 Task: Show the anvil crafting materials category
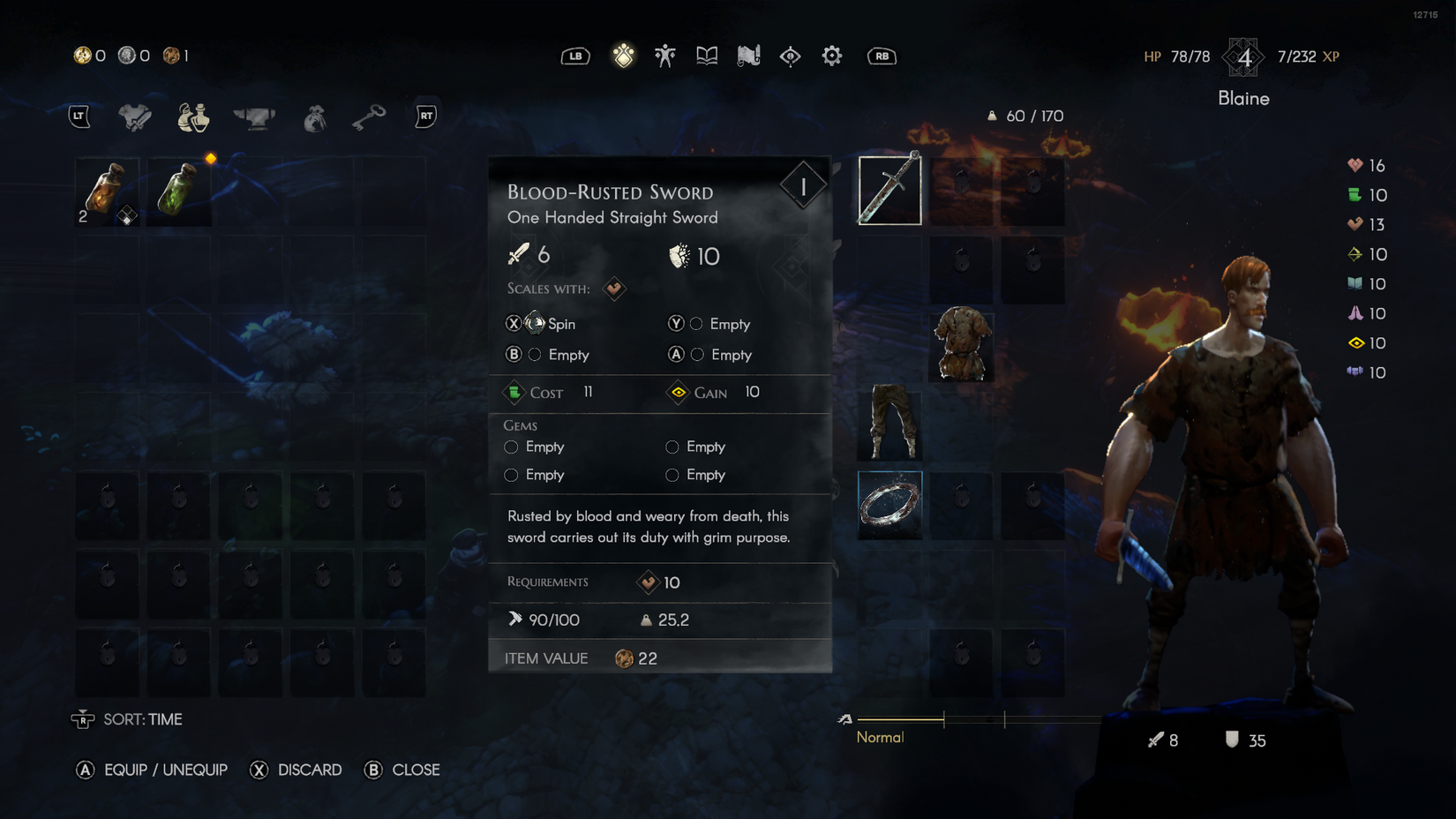click(254, 116)
